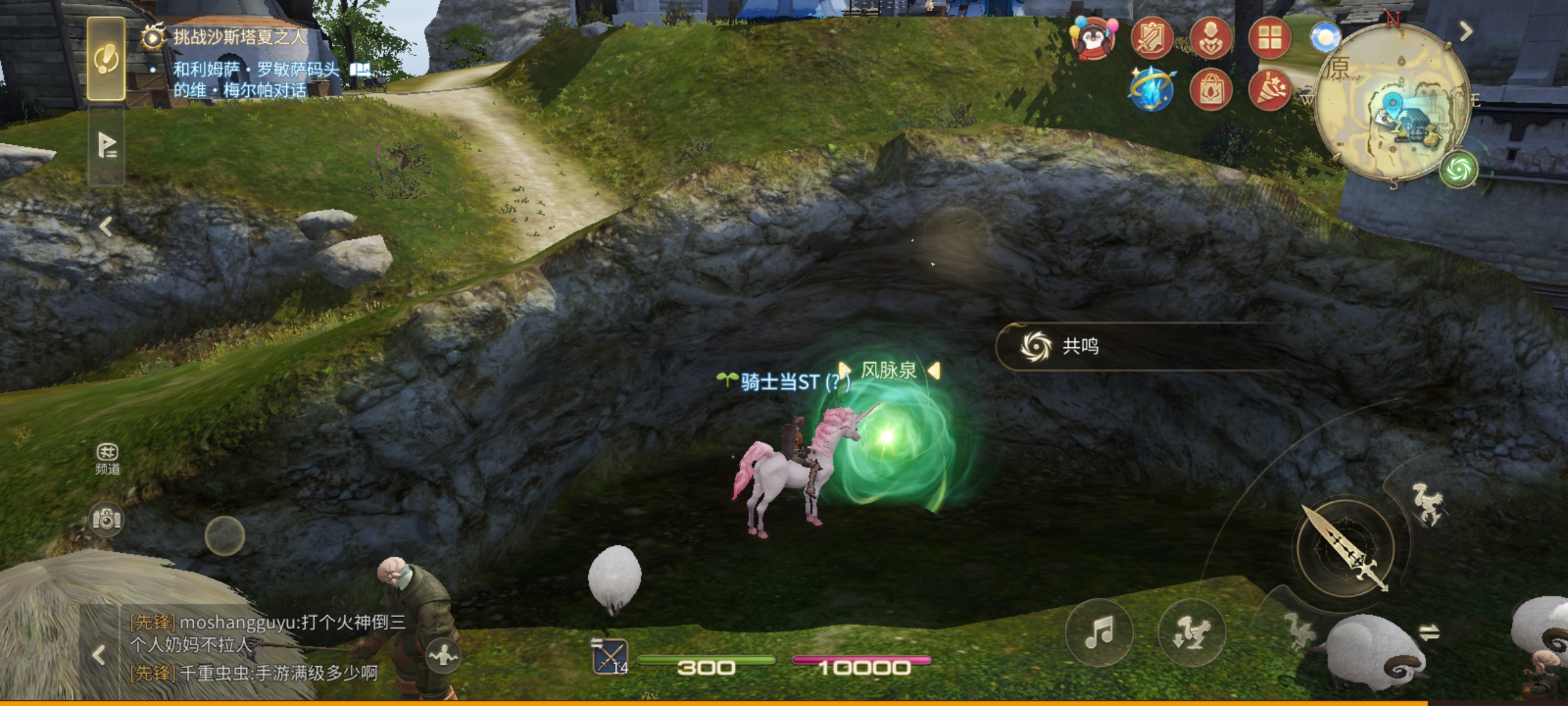Viewport: 1568px width, 706px height.
Task: Open the sword-and-clipboard duty icon
Action: [x=1152, y=38]
